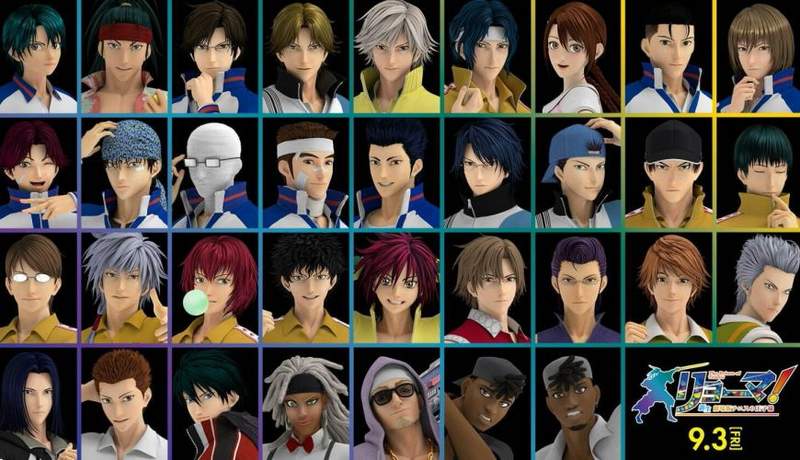
Task: Choose the character with bandage on cheek
Action: point(305,172)
